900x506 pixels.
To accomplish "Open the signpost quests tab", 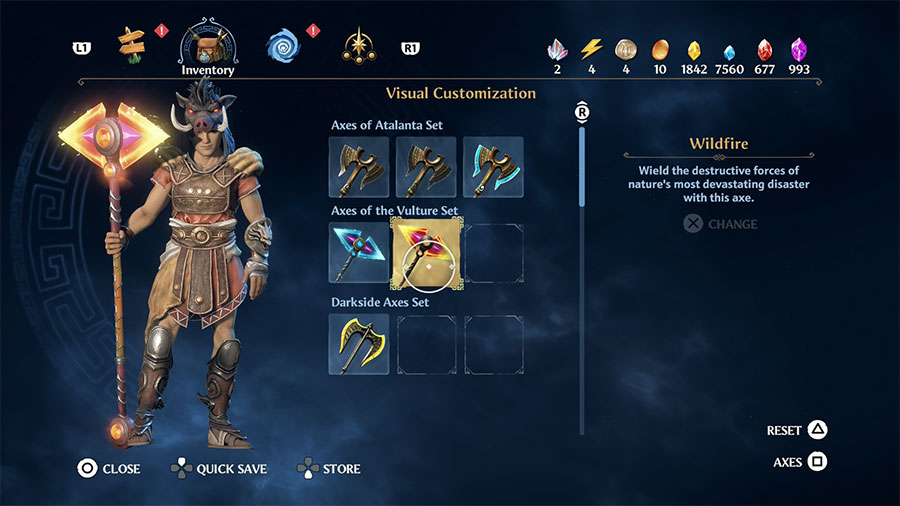I will point(132,43).
